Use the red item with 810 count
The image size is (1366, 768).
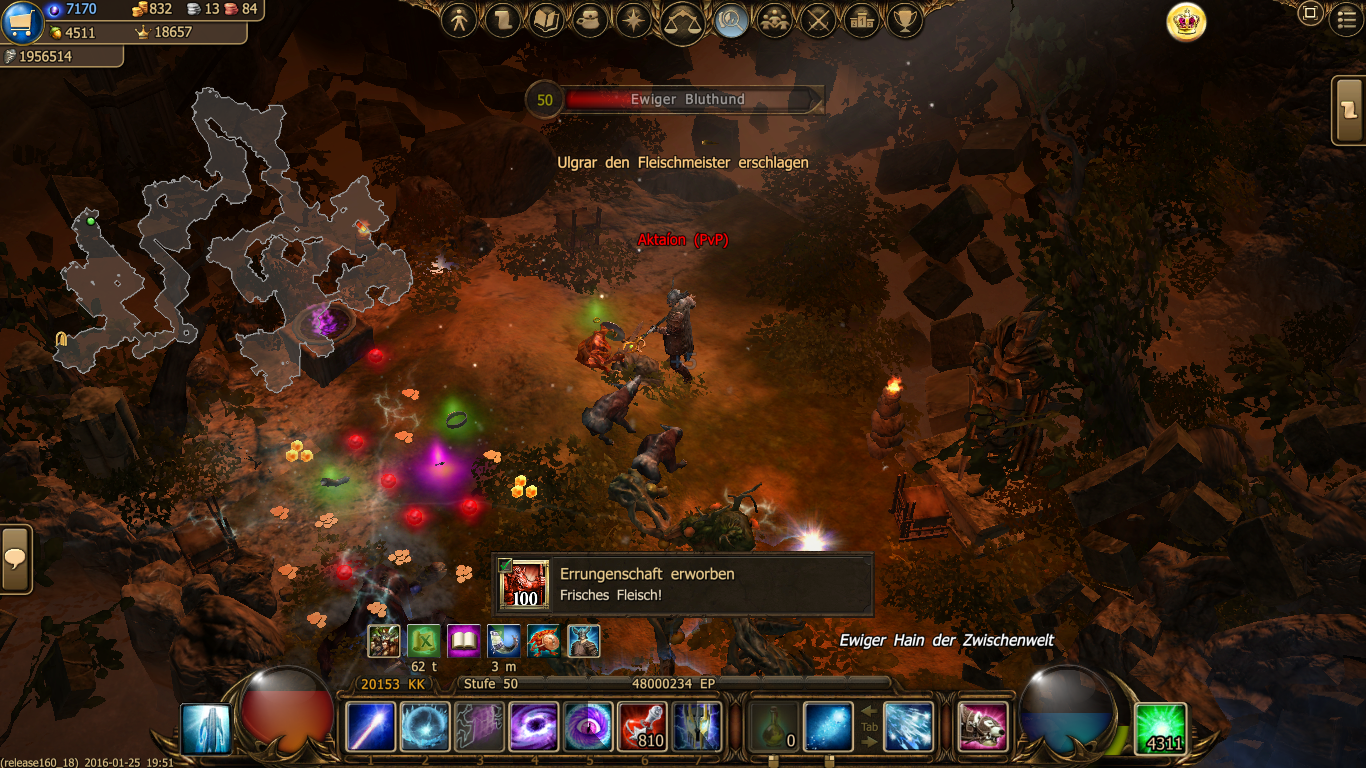642,727
